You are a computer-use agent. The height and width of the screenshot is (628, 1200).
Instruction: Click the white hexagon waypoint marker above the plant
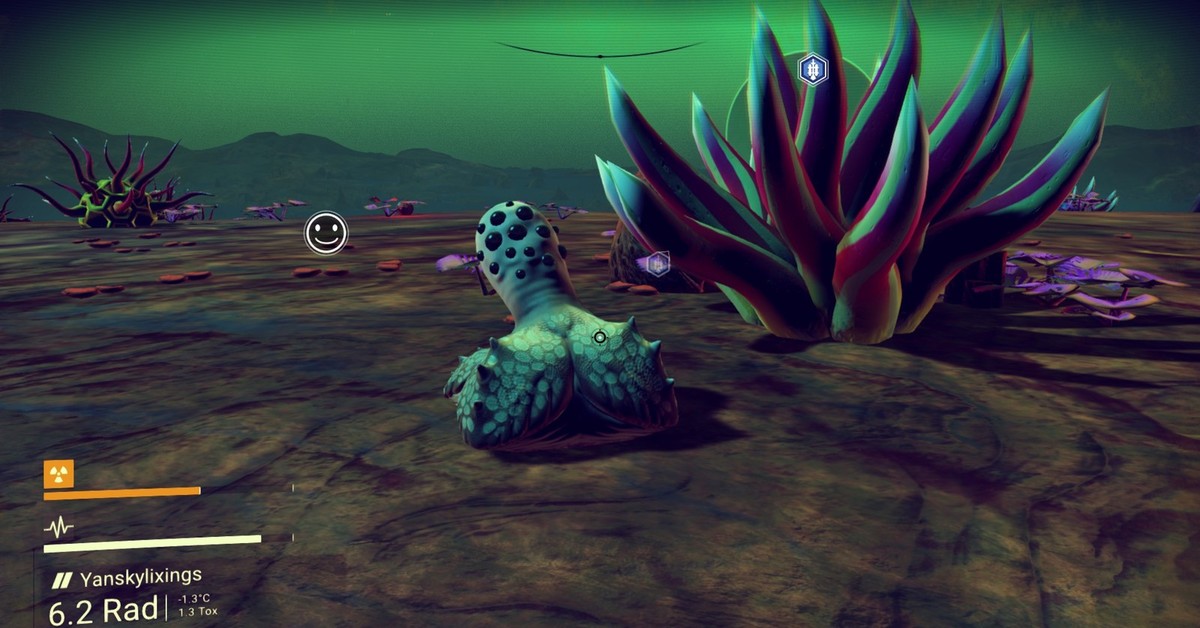(x=813, y=70)
